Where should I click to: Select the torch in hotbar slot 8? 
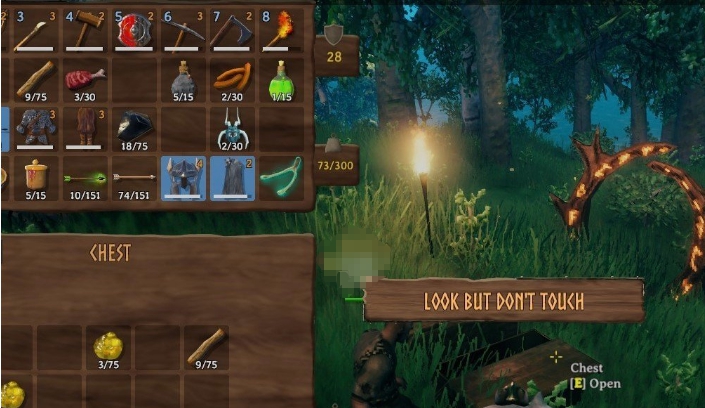[282, 29]
